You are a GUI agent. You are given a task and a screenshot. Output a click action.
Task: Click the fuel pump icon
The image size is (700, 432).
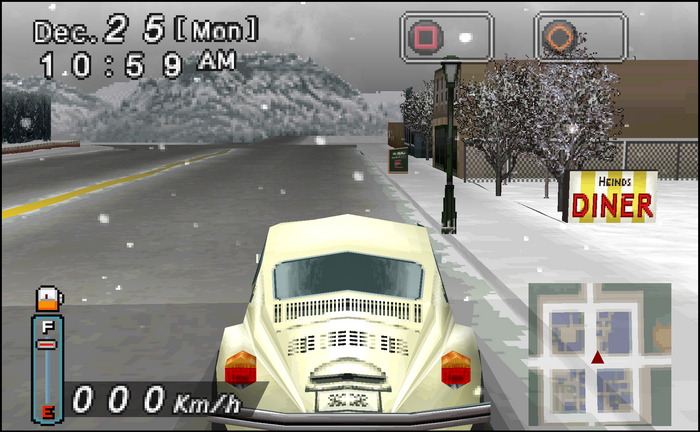click(x=46, y=299)
